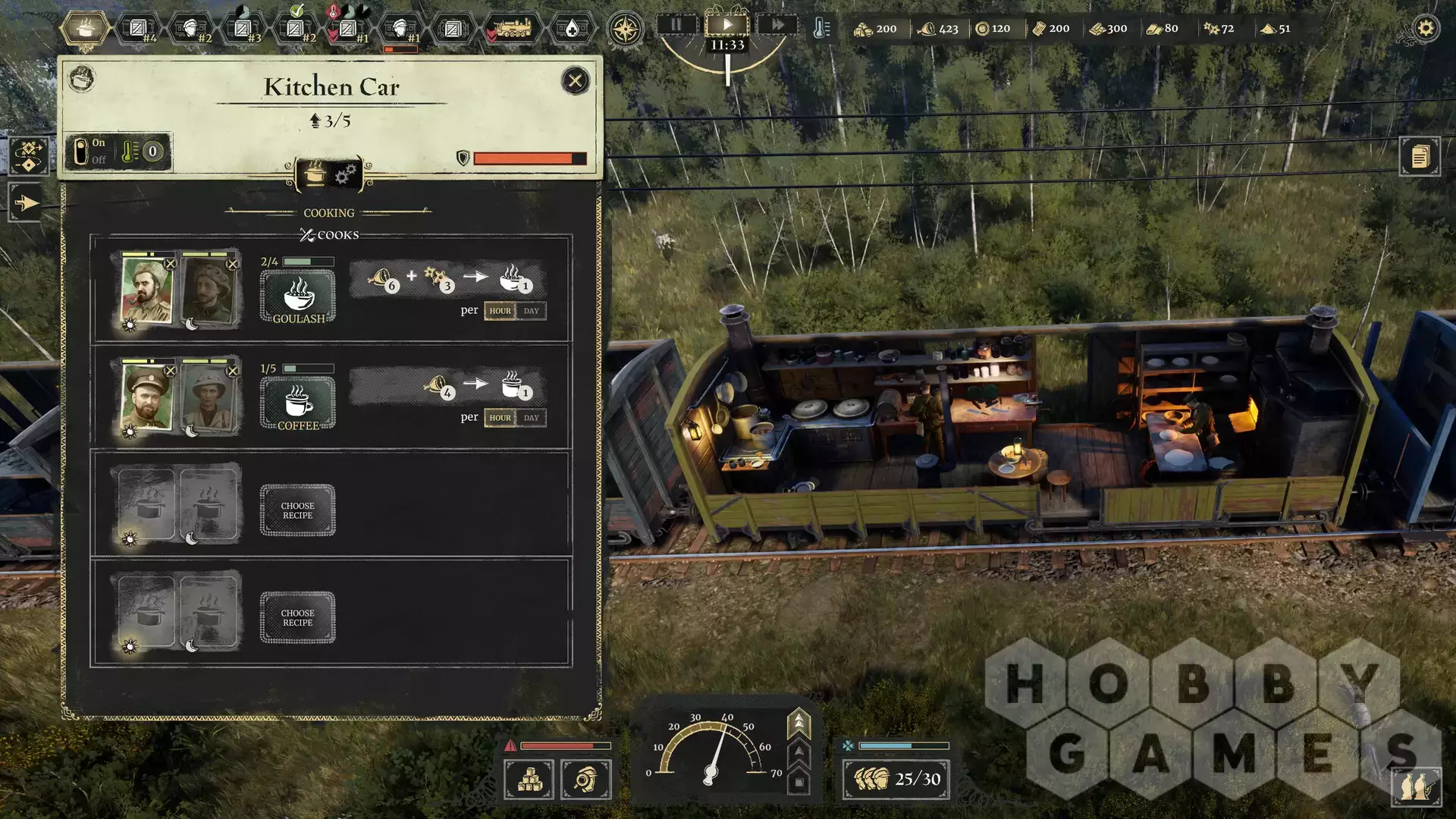Toggle the Kitchen Car On/Off switch
1456x819 pixels.
(x=82, y=152)
